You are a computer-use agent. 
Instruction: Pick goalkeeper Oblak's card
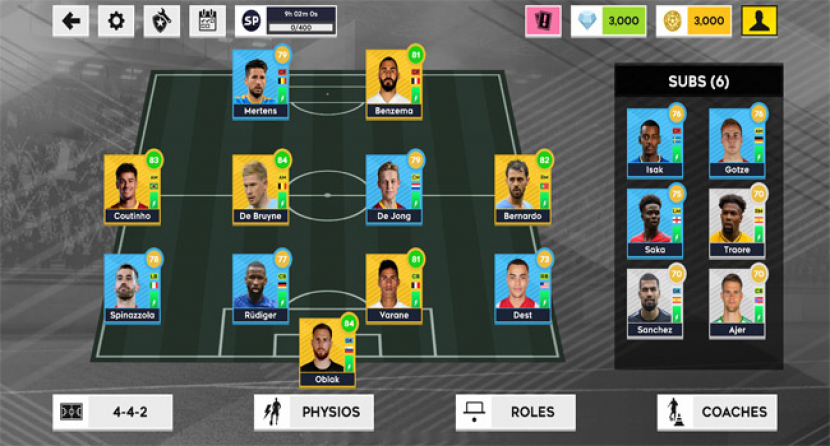[328, 350]
